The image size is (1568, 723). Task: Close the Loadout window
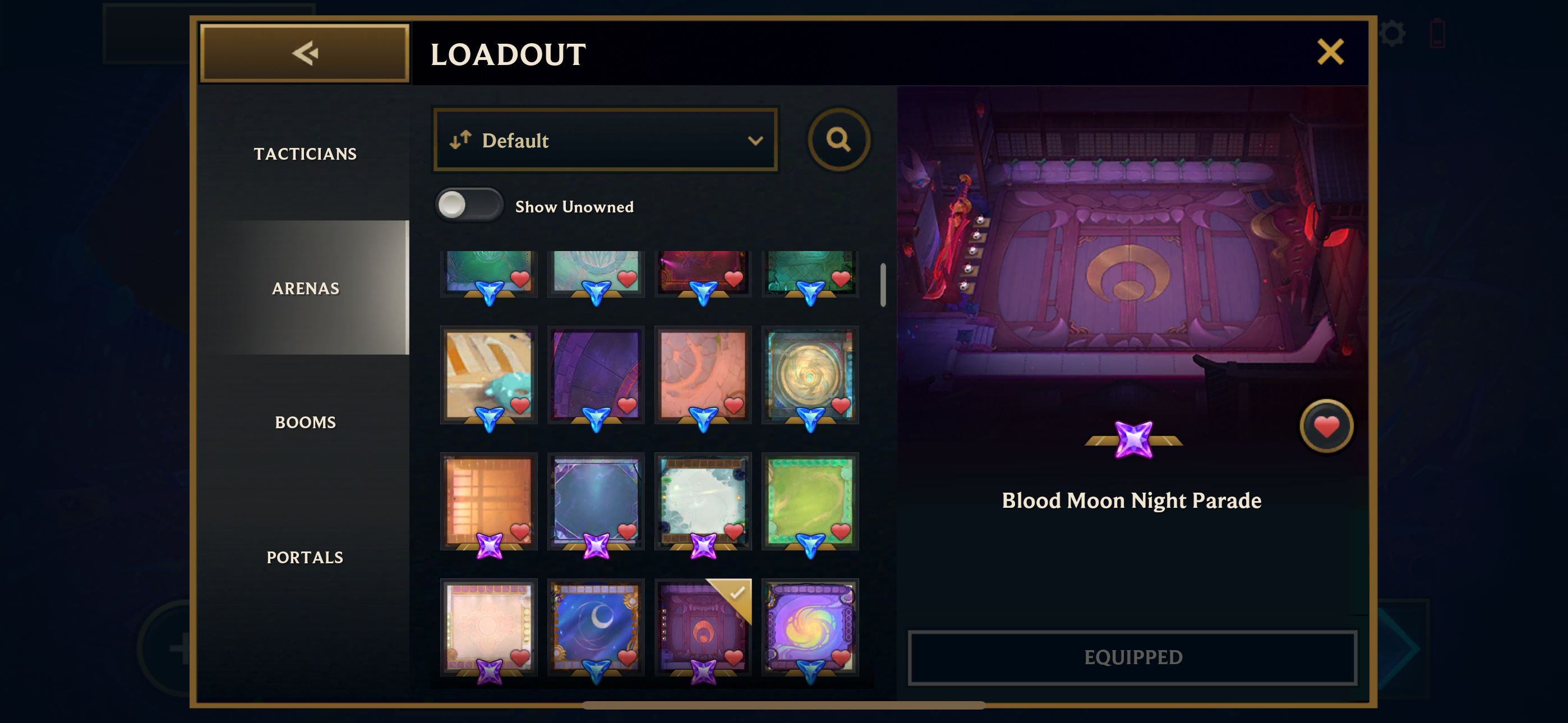1330,52
